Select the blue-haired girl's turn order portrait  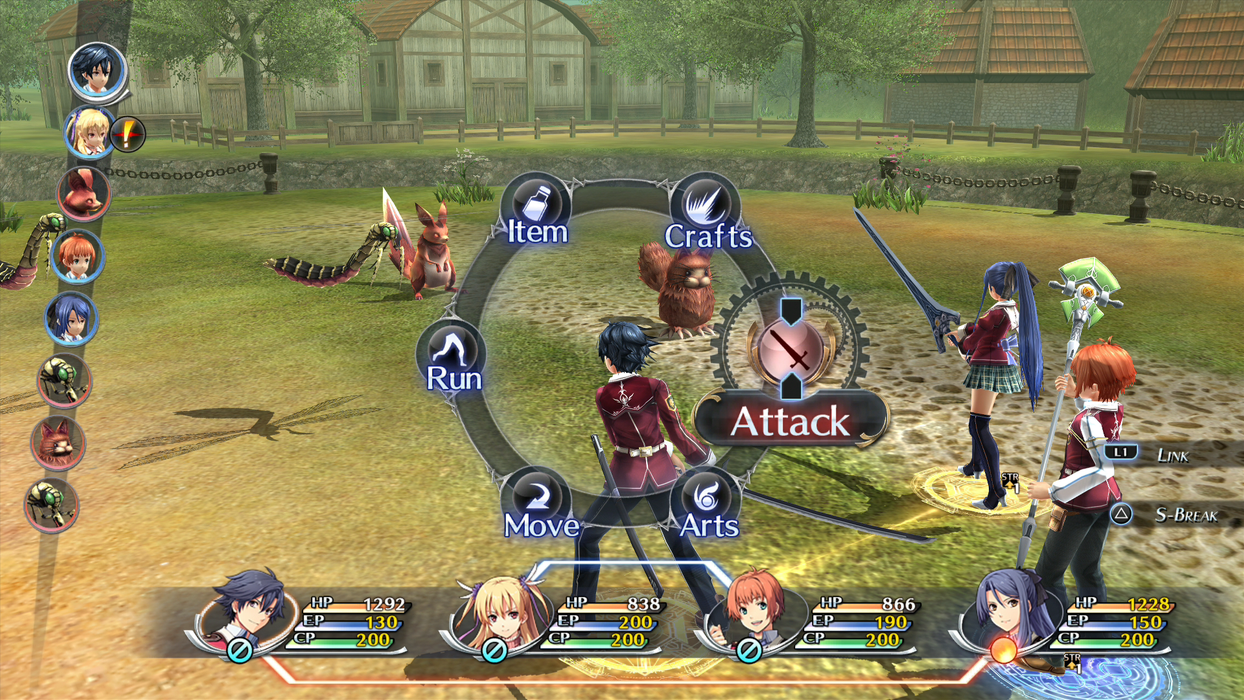point(71,319)
